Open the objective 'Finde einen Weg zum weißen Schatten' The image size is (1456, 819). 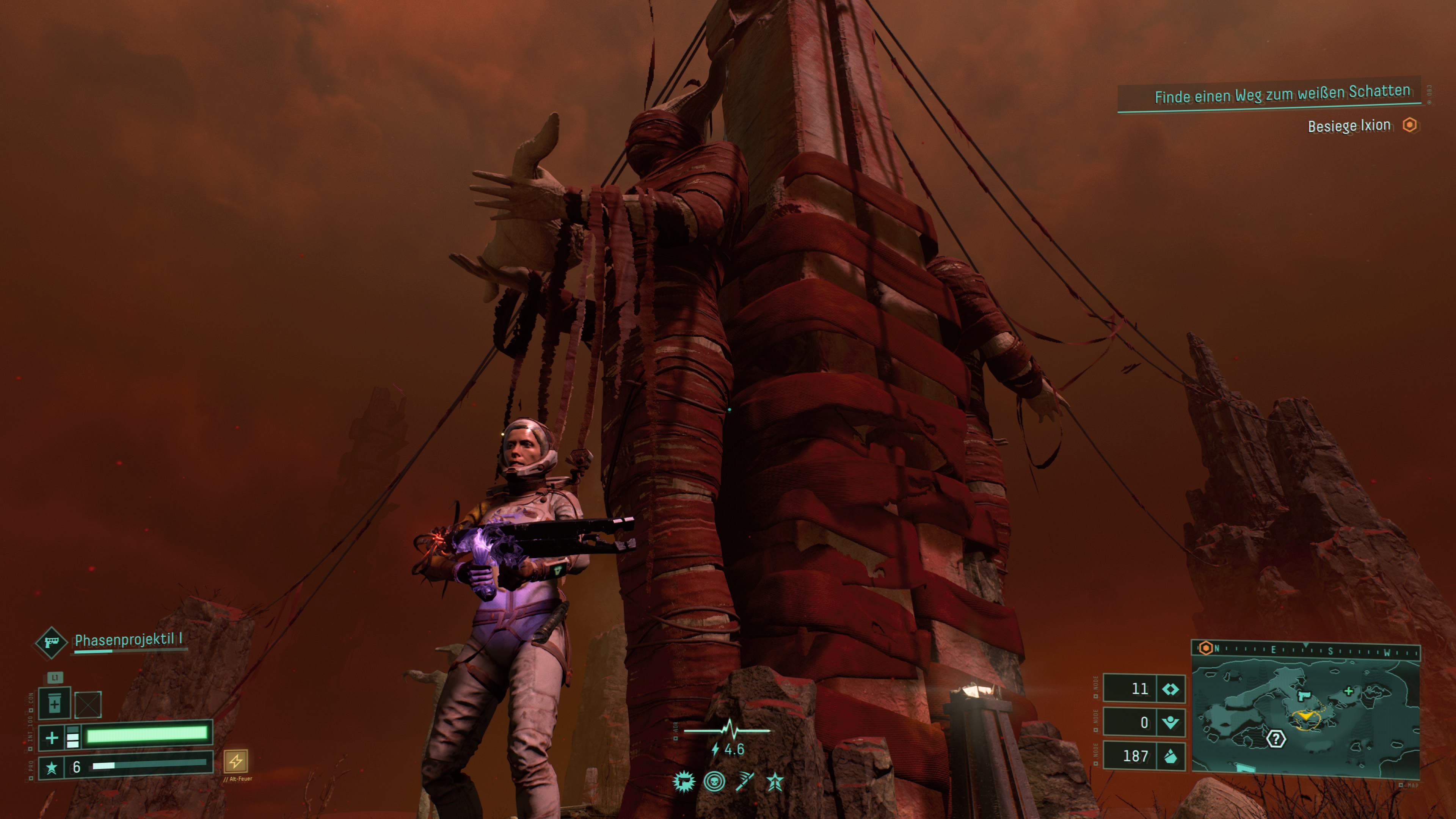point(1281,94)
